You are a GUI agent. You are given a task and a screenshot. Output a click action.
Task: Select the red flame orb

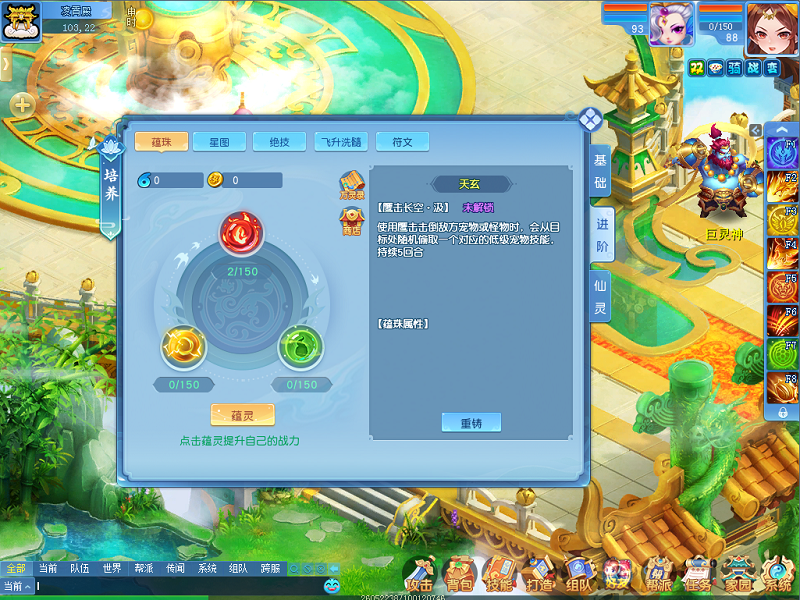(240, 233)
